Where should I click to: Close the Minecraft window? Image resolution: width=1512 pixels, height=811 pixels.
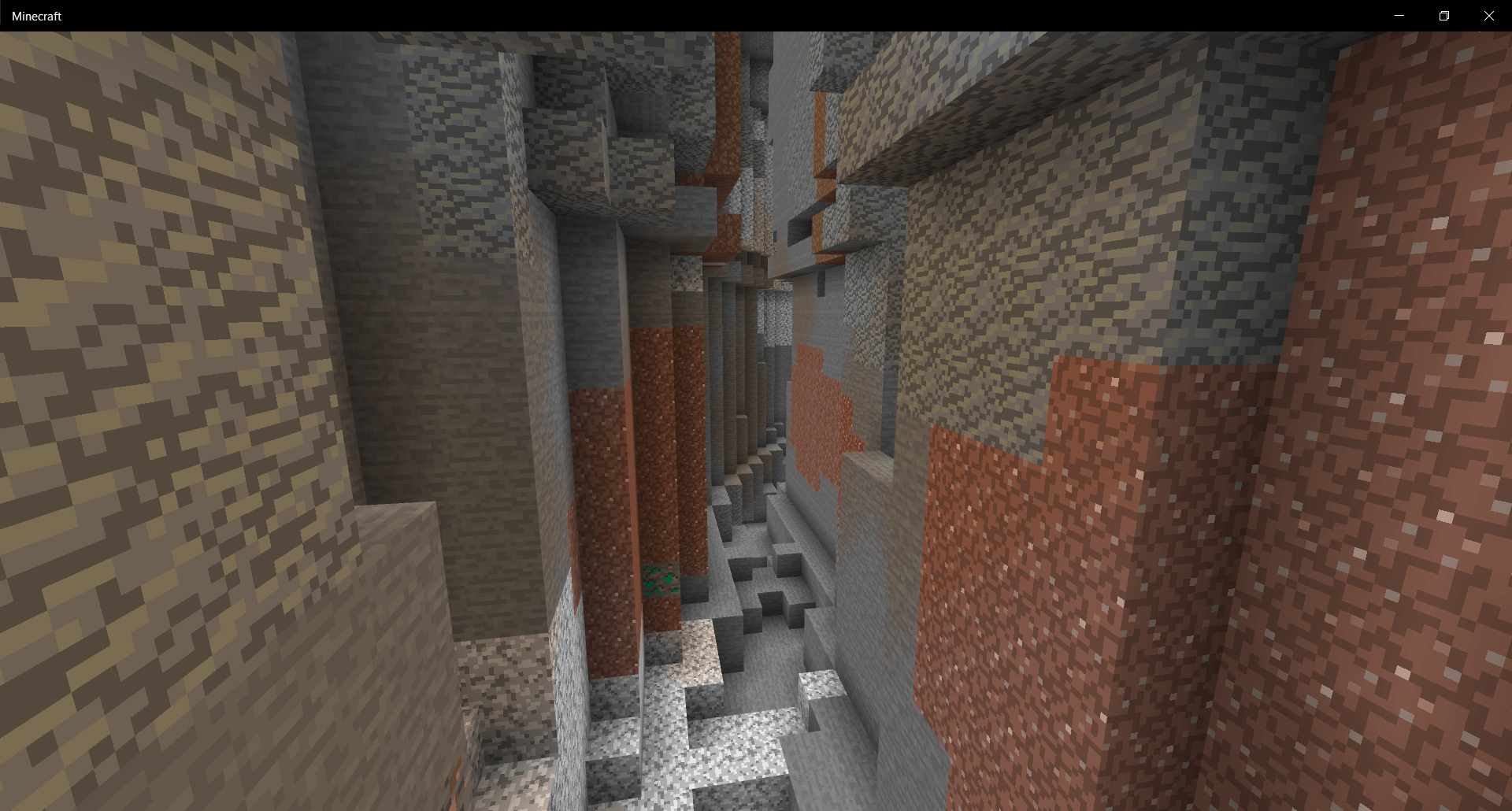tap(1488, 15)
